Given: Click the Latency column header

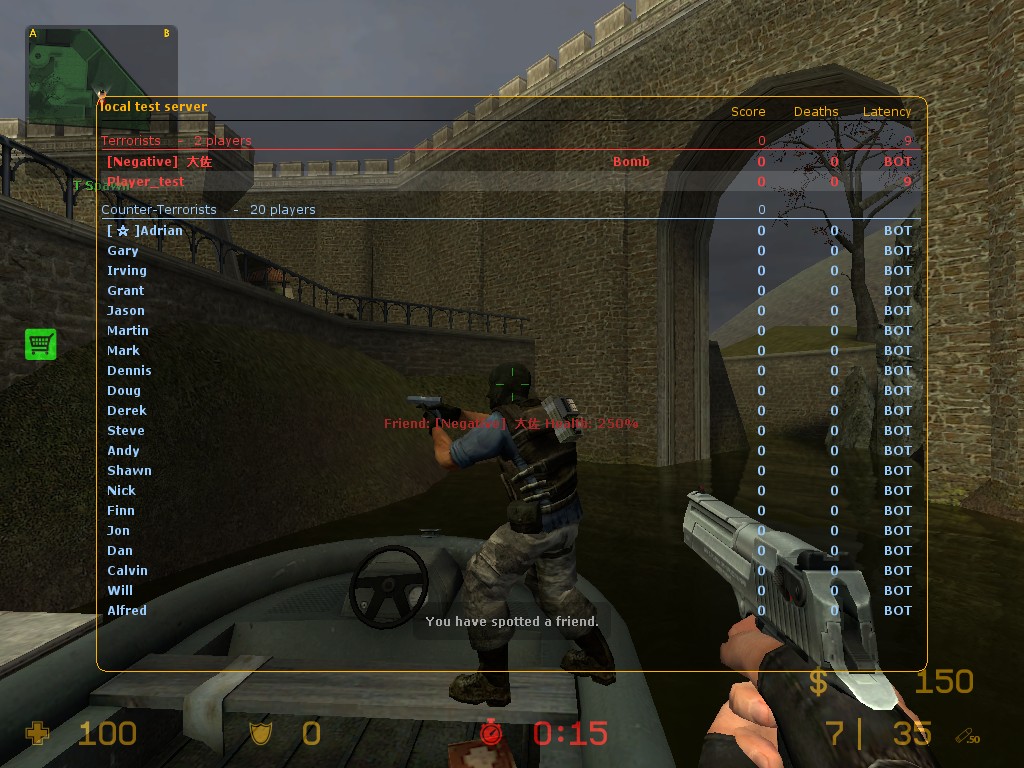Looking at the screenshot, I should click(887, 112).
